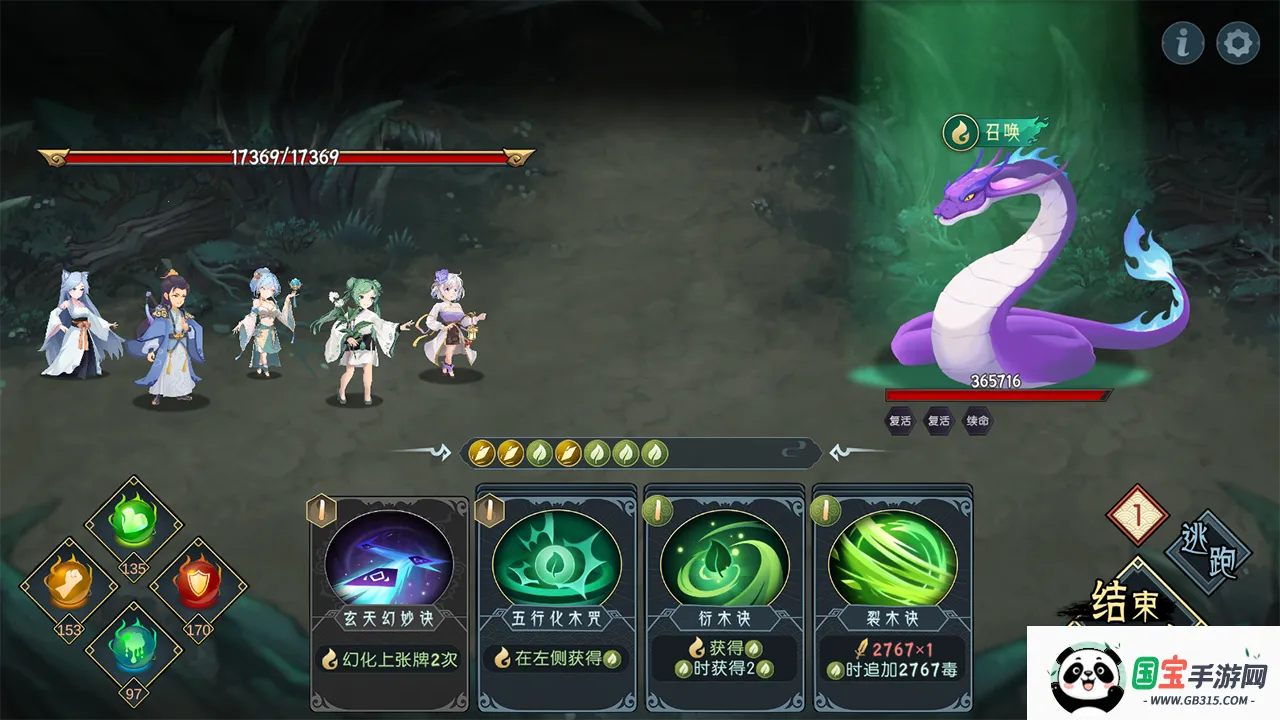Open the settings gear menu
1280x720 pixels.
click(1237, 43)
